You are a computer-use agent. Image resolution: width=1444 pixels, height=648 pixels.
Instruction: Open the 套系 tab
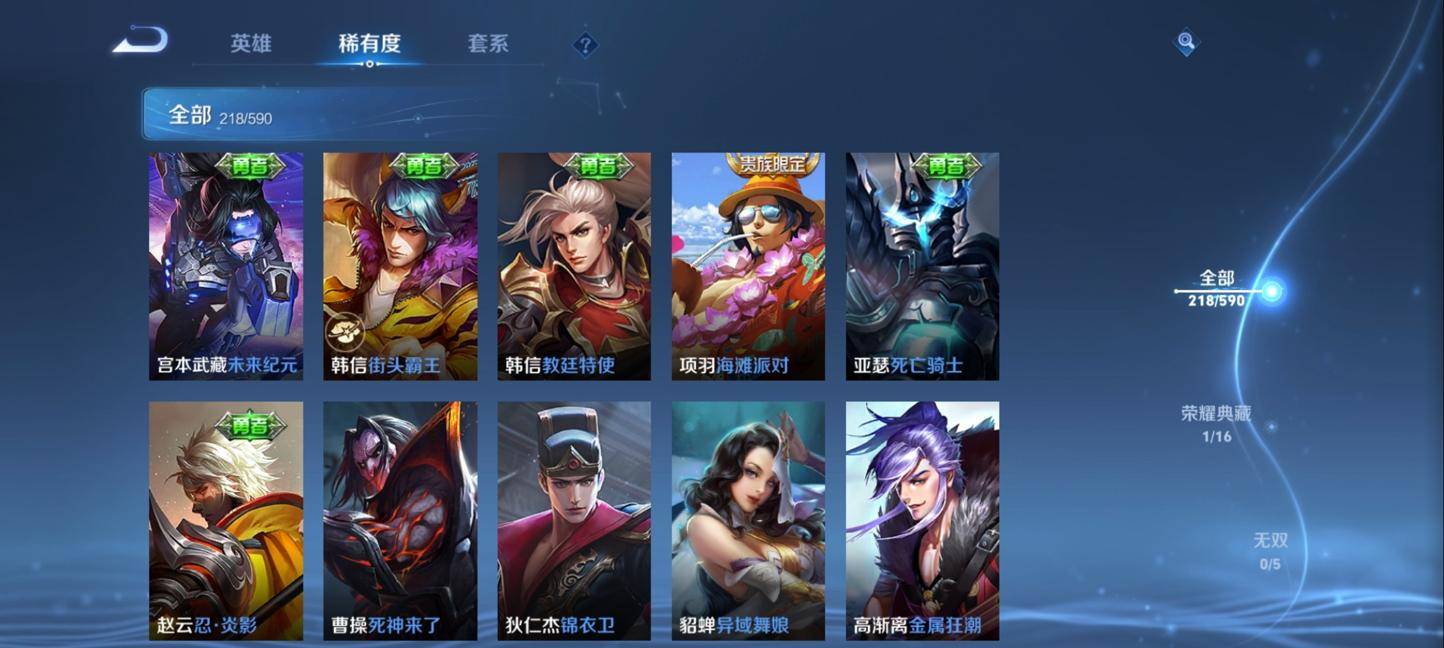point(488,44)
